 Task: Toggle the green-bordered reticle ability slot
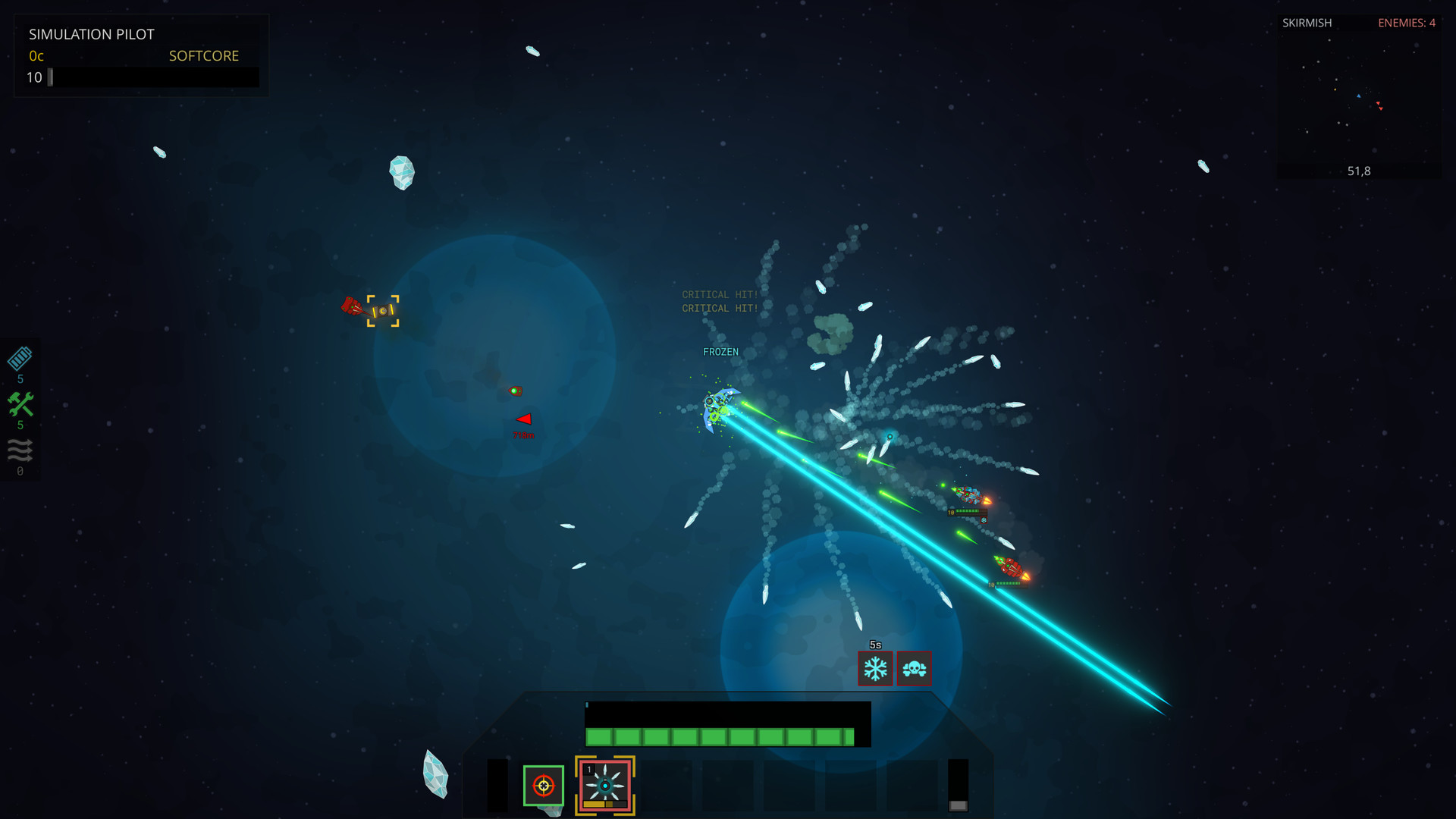(x=544, y=787)
